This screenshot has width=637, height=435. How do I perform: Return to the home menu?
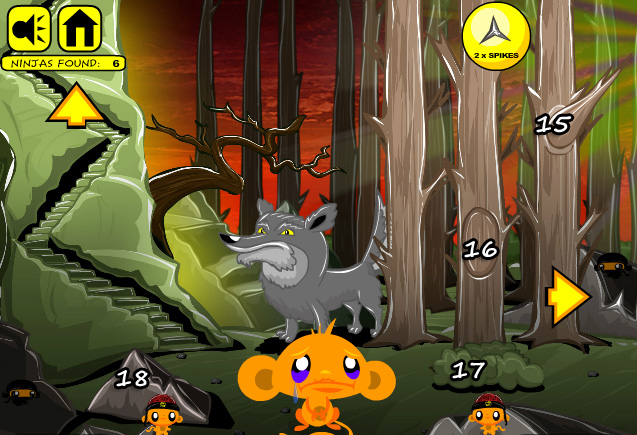[x=80, y=28]
